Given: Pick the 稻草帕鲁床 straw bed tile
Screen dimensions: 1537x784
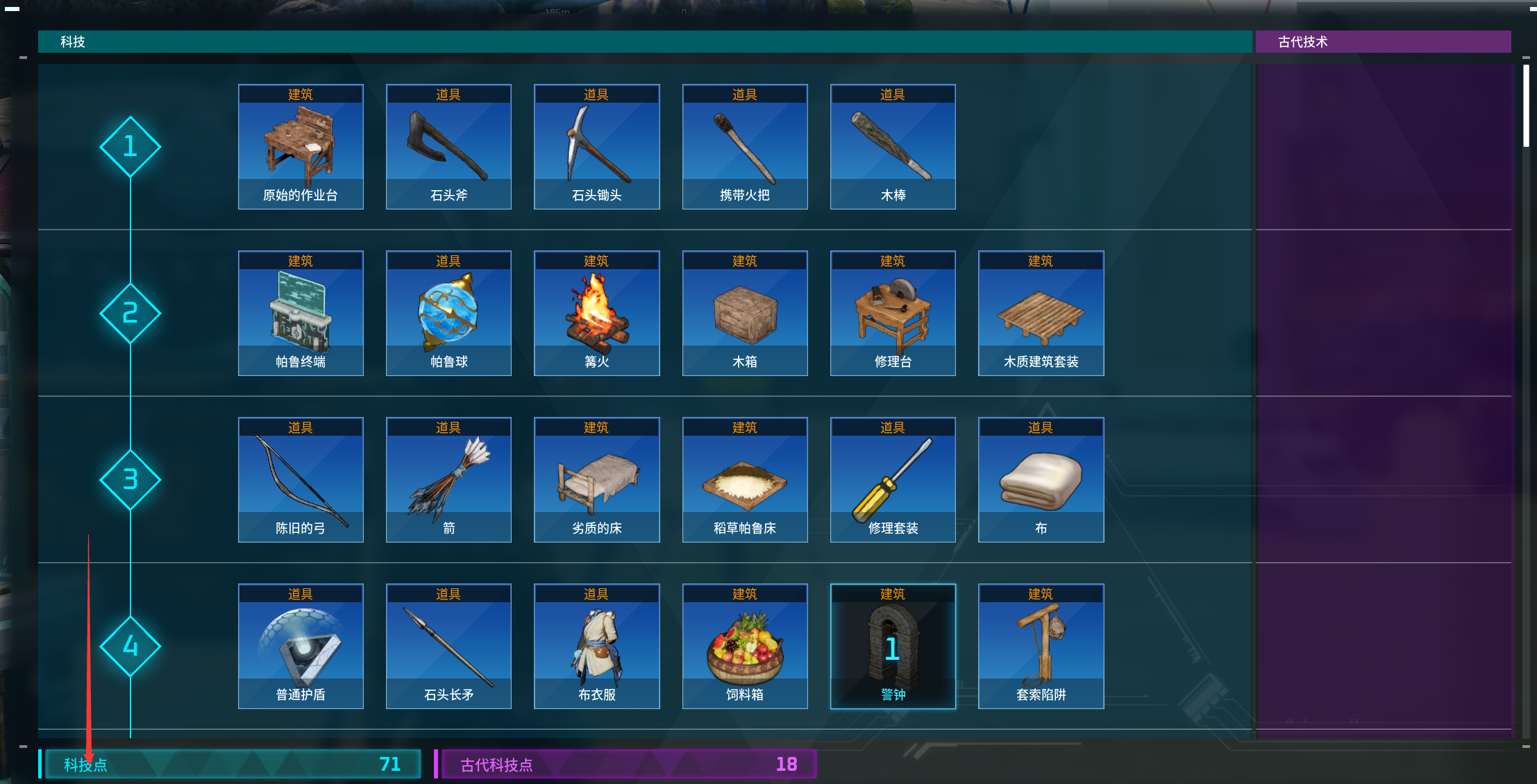Looking at the screenshot, I should click(745, 480).
